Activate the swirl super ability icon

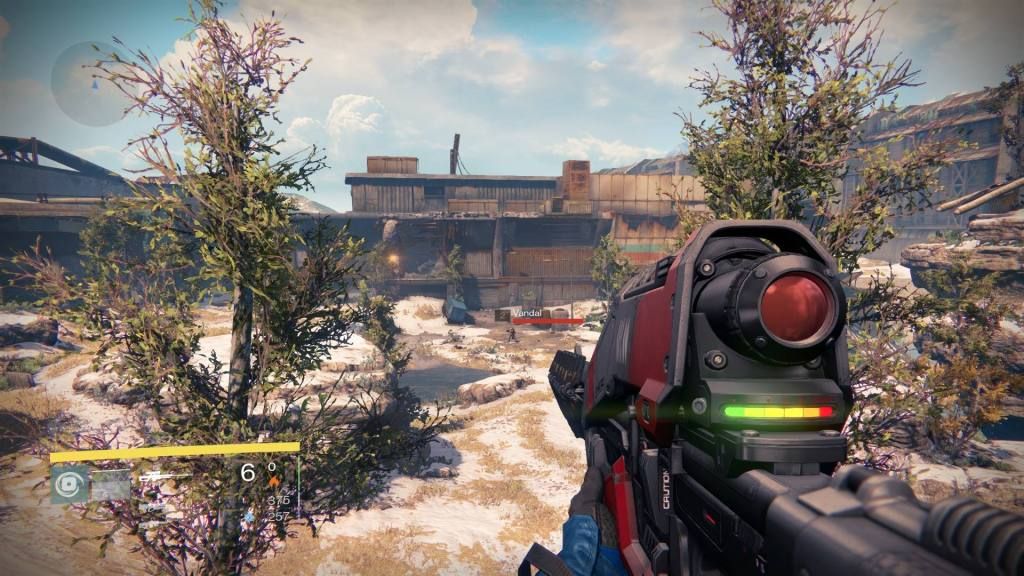70,485
